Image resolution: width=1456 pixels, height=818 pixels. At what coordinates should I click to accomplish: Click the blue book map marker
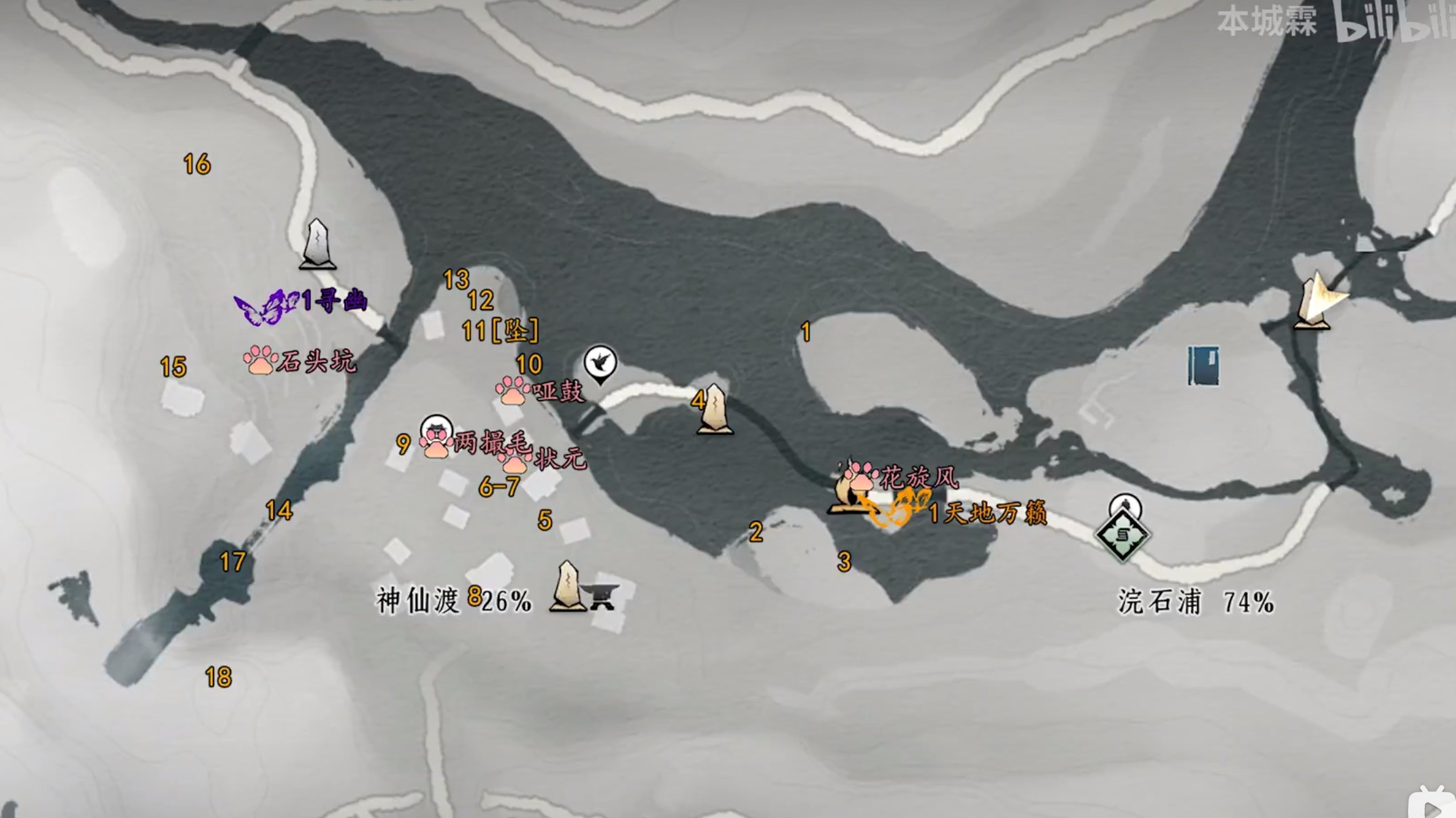(x=1203, y=366)
